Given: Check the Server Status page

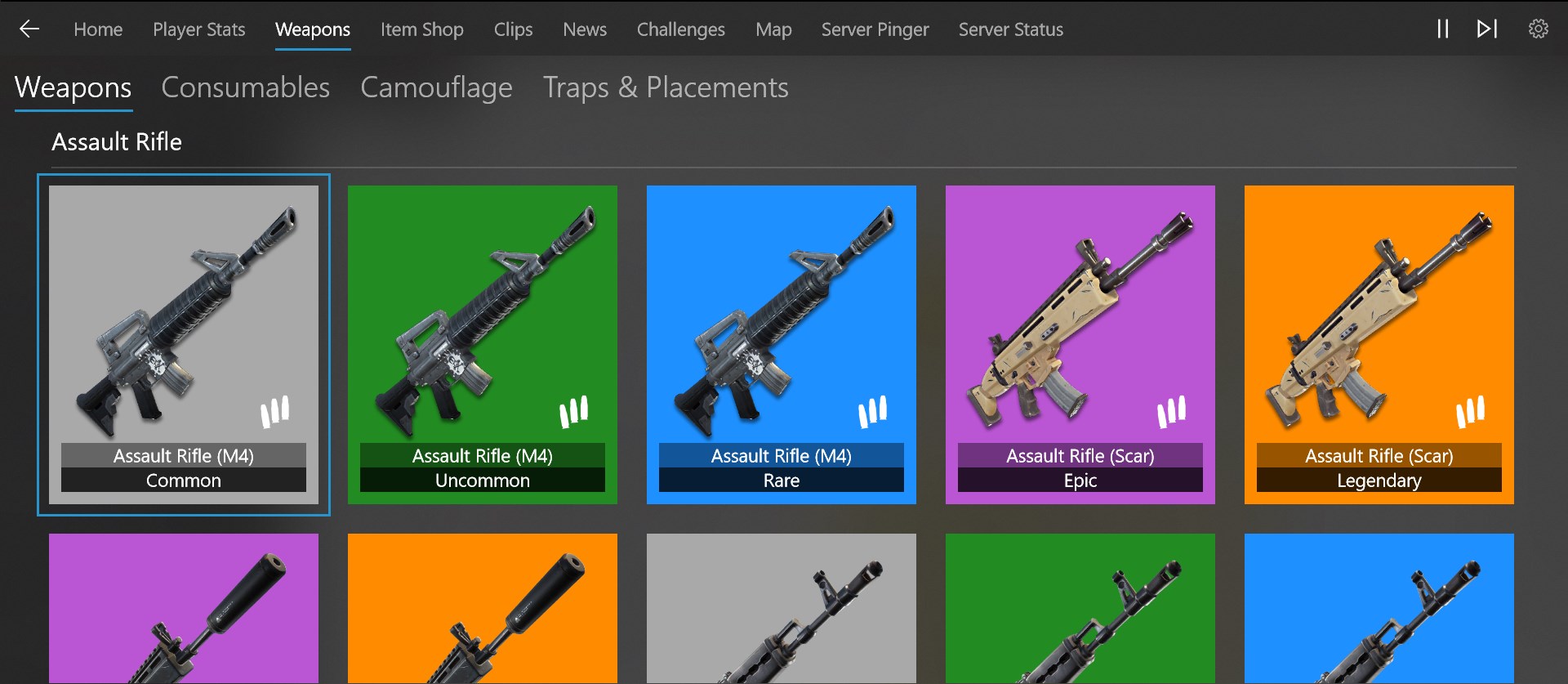Looking at the screenshot, I should tap(1010, 29).
